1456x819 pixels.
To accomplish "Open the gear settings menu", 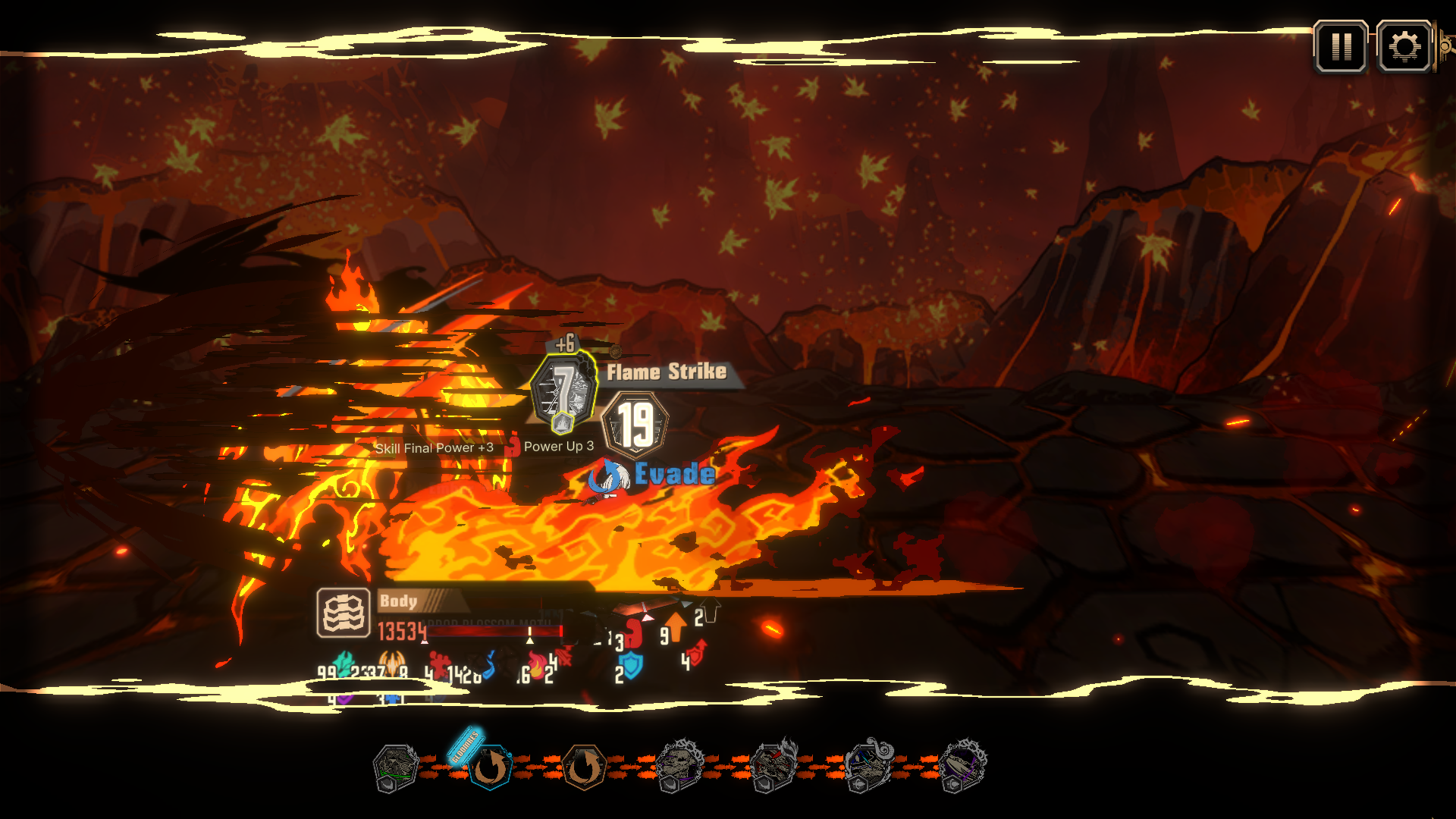I will [x=1404, y=47].
